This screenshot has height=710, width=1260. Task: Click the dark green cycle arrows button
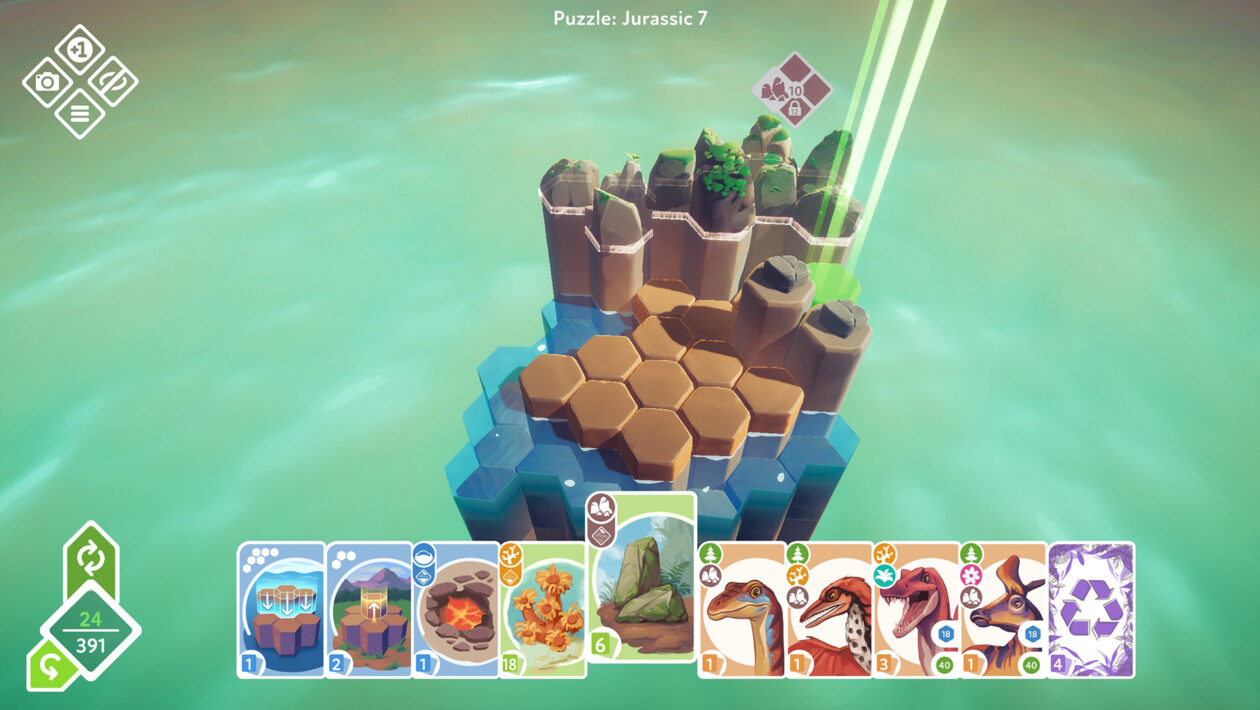pyautogui.click(x=91, y=559)
